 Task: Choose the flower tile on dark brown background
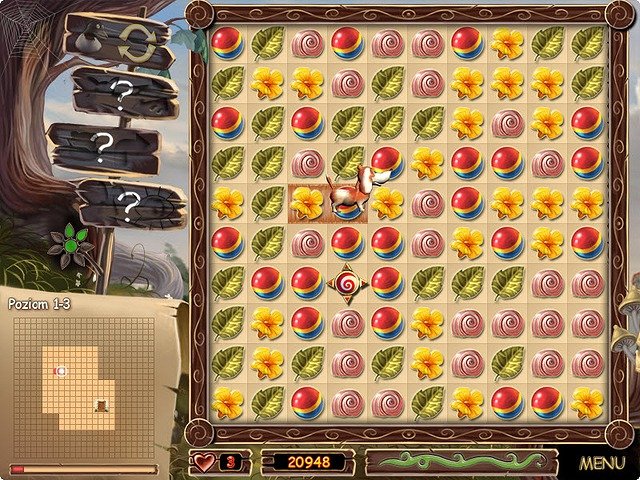(307, 202)
